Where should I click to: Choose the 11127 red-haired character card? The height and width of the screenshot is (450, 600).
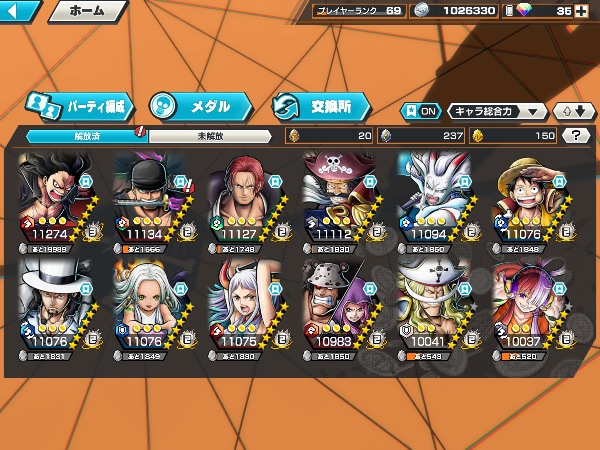(247, 201)
